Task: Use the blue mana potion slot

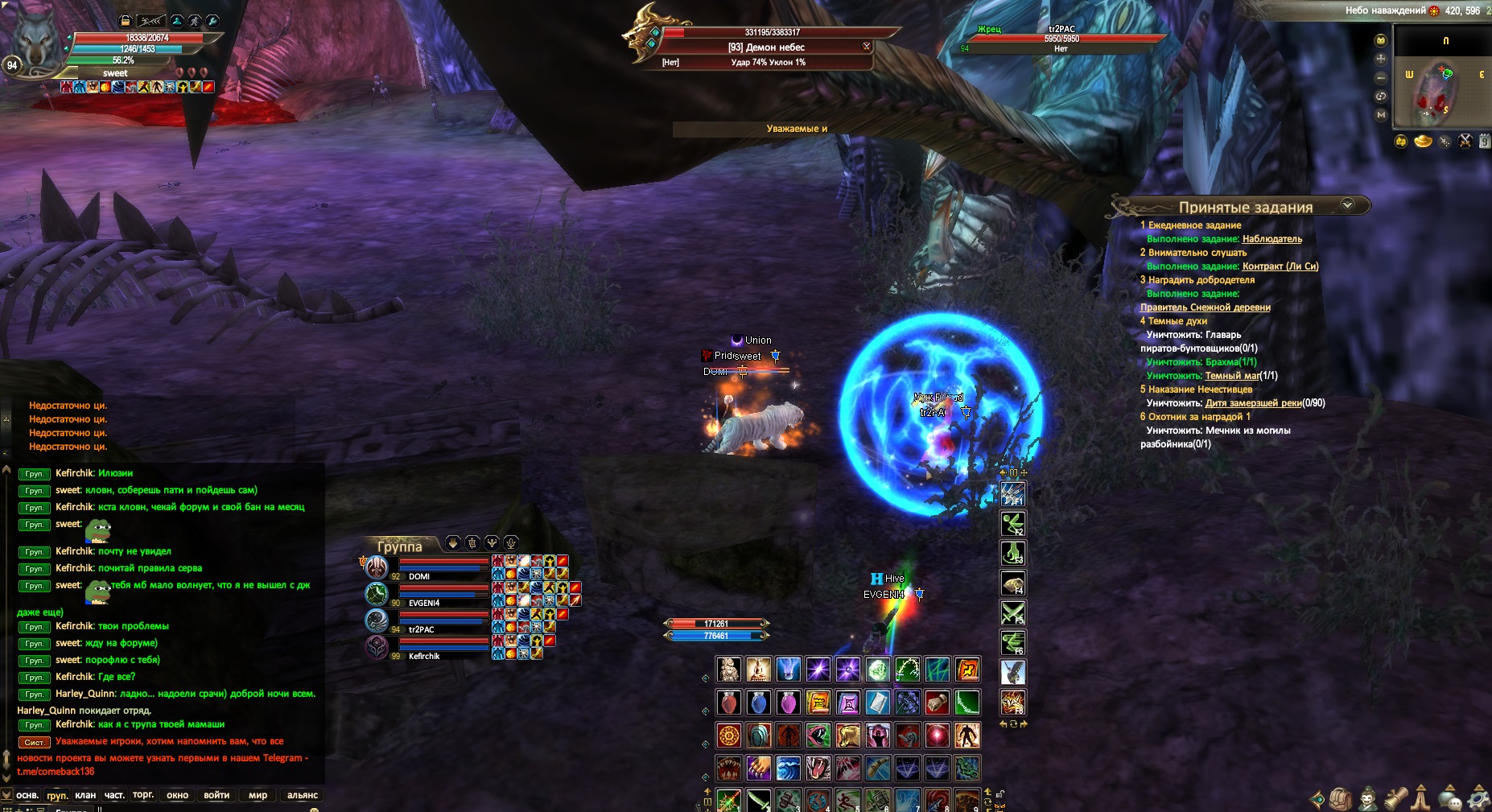Action: click(x=758, y=703)
